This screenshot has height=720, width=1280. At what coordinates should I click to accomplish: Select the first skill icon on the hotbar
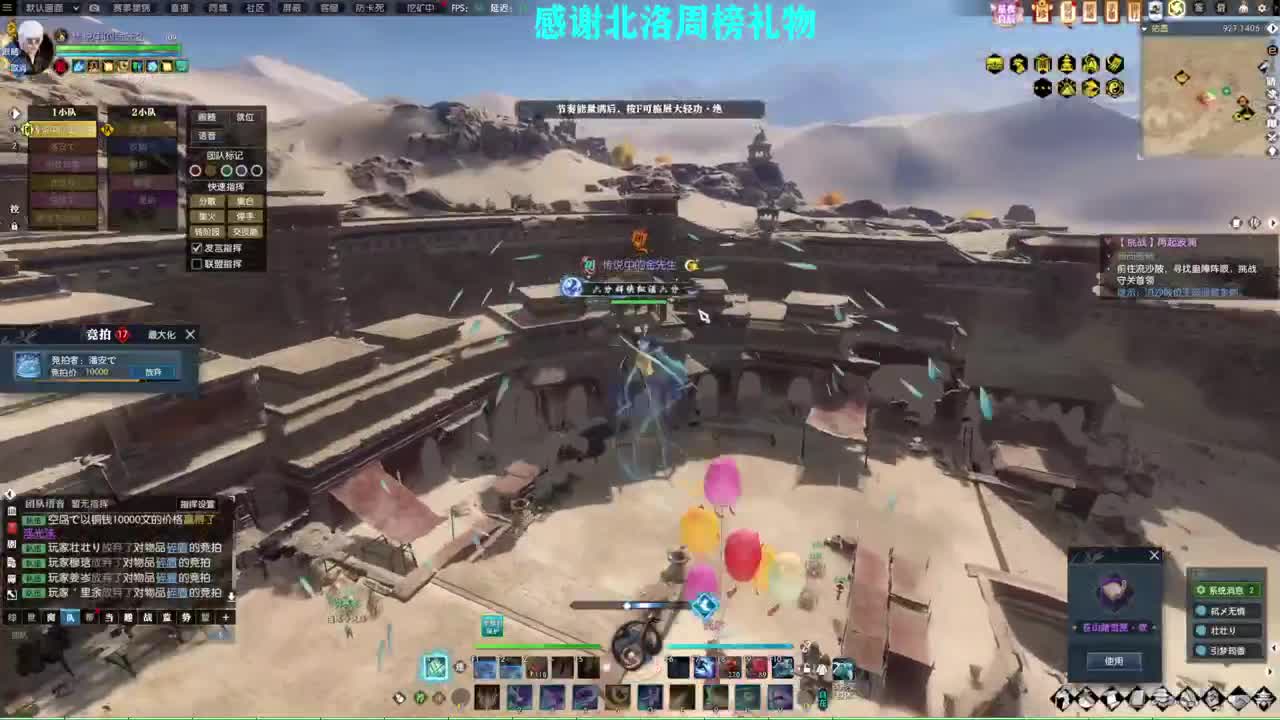tap(485, 666)
